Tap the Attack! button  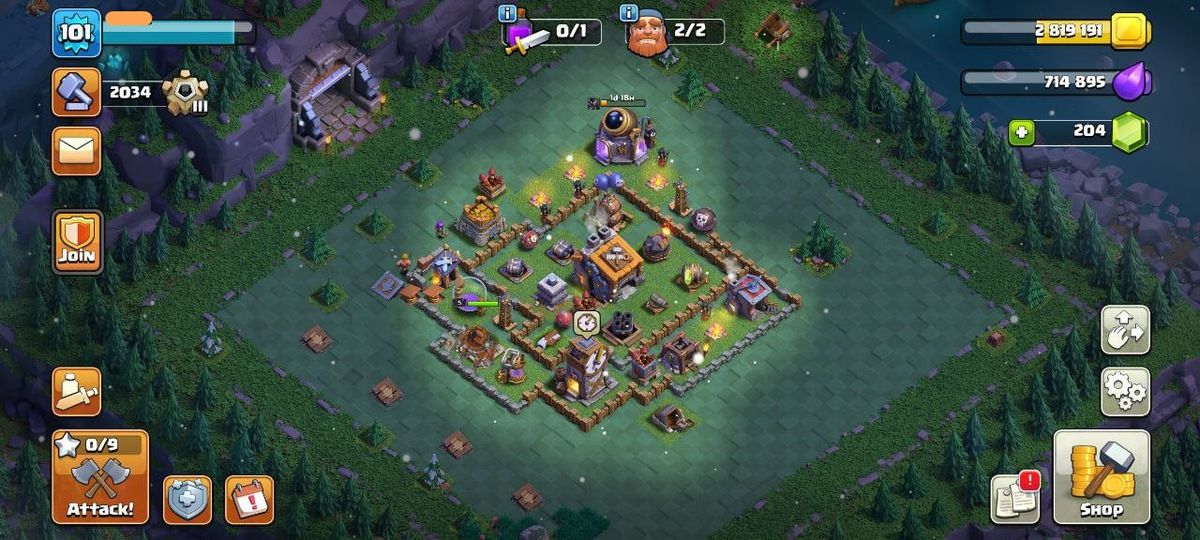tap(100, 477)
